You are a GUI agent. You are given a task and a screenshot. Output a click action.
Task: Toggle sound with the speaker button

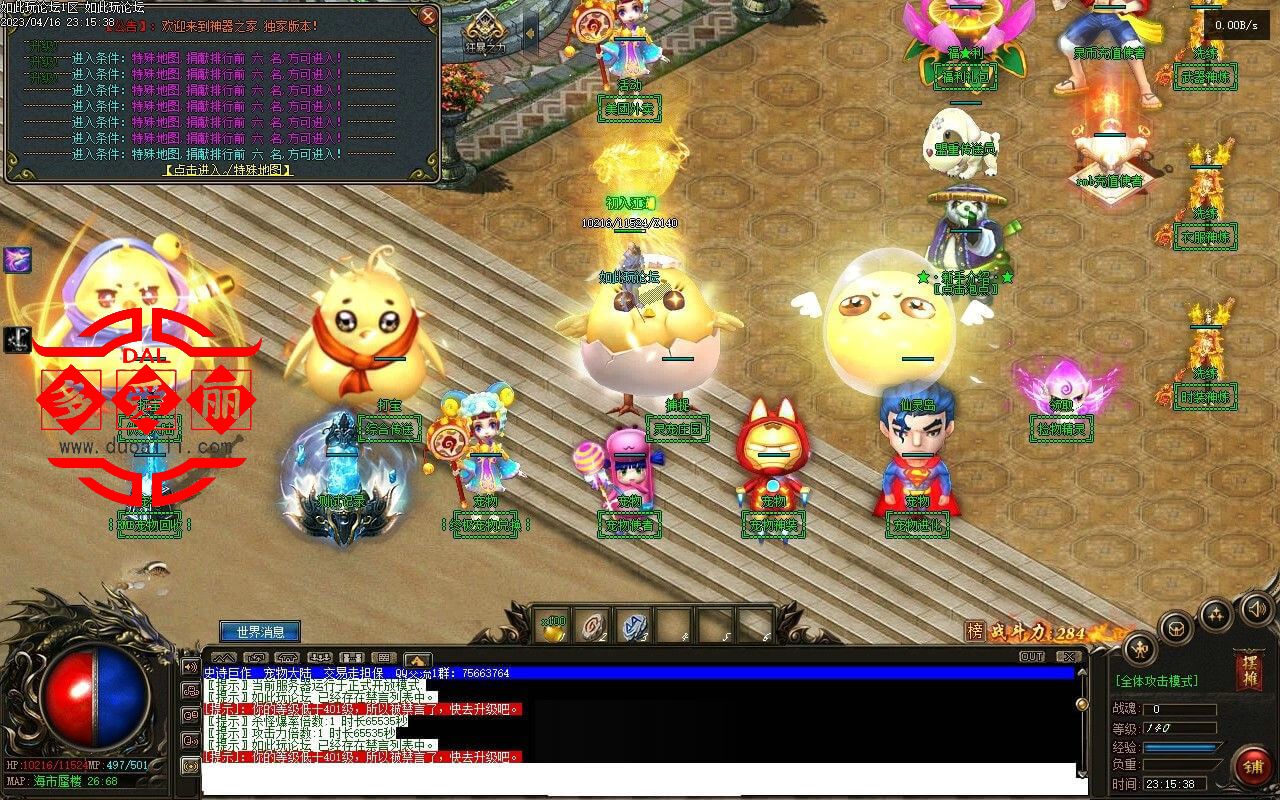click(1256, 608)
